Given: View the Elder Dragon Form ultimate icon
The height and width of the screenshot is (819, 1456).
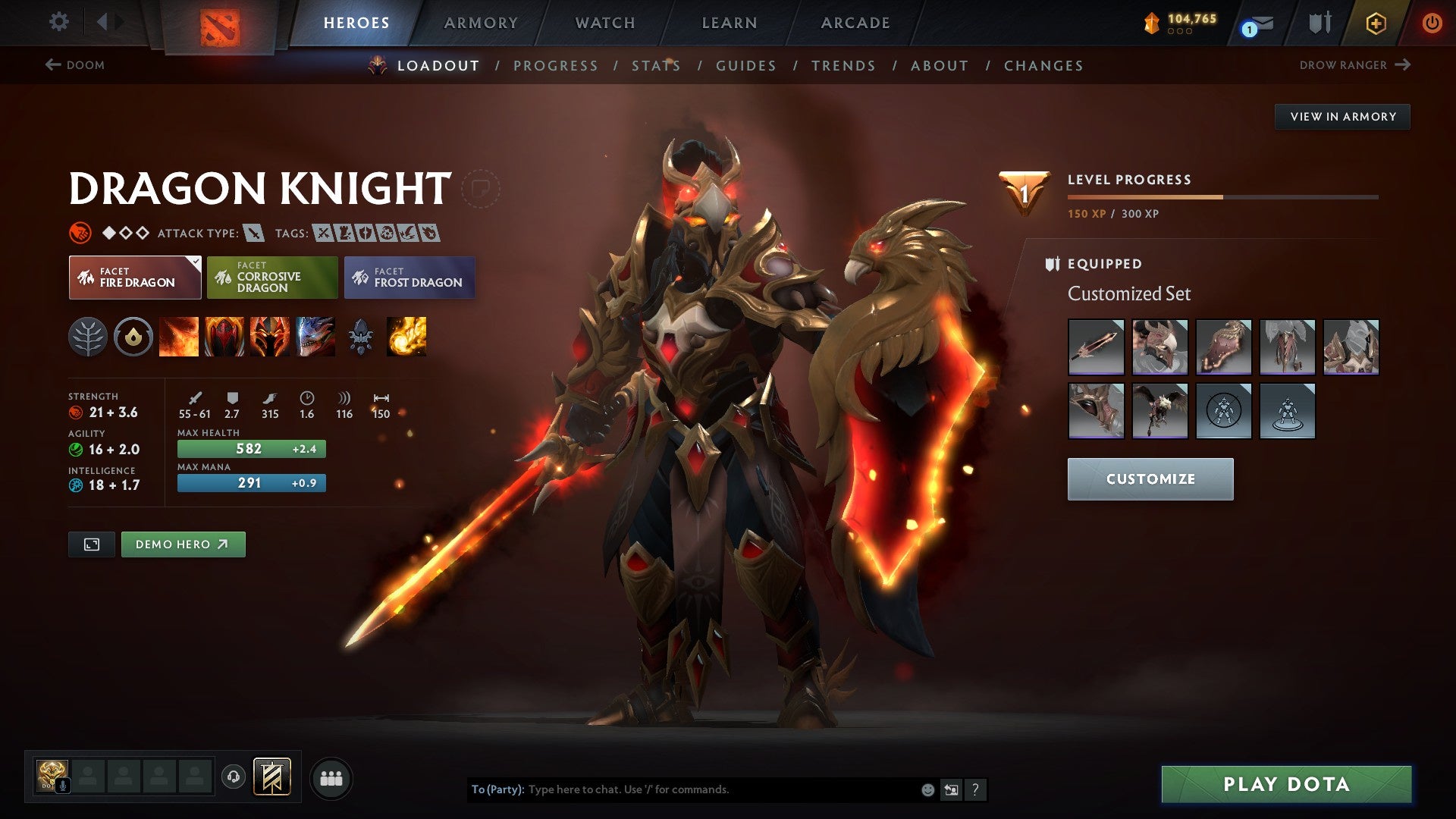Looking at the screenshot, I should pyautogui.click(x=316, y=337).
